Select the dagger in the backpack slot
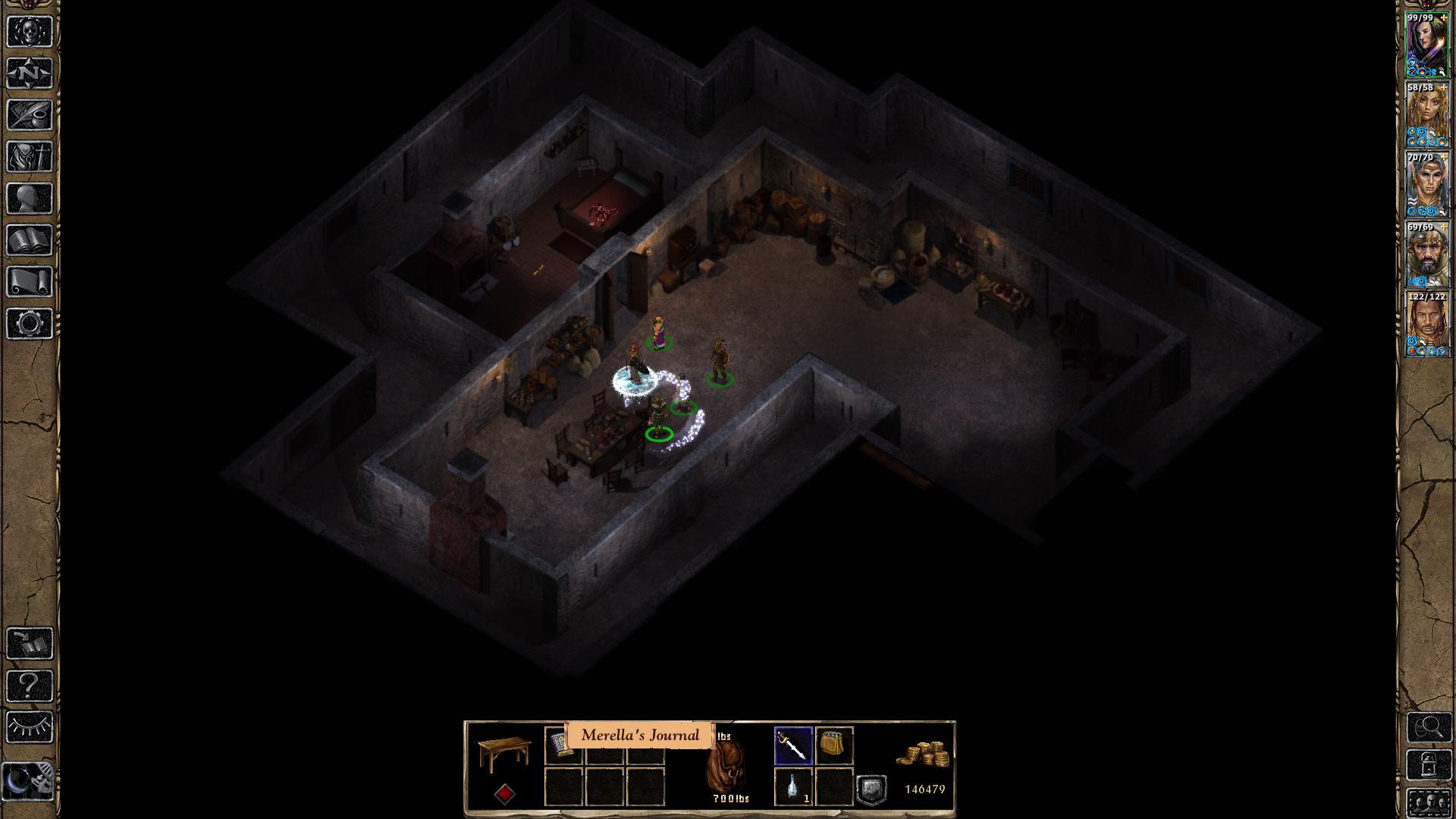The height and width of the screenshot is (819, 1456). click(x=793, y=746)
